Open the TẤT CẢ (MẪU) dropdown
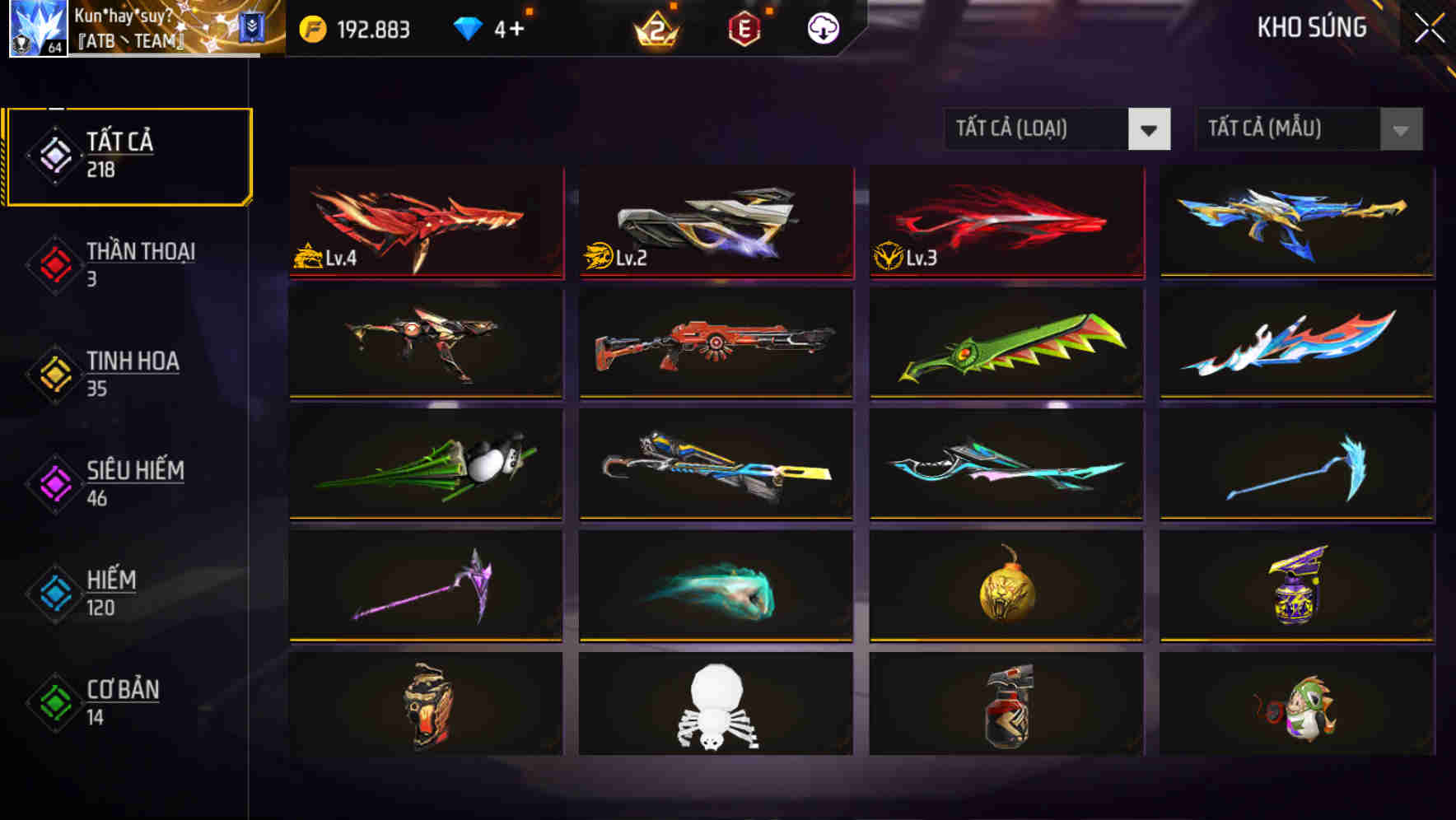The image size is (1456, 820). click(x=1285, y=129)
